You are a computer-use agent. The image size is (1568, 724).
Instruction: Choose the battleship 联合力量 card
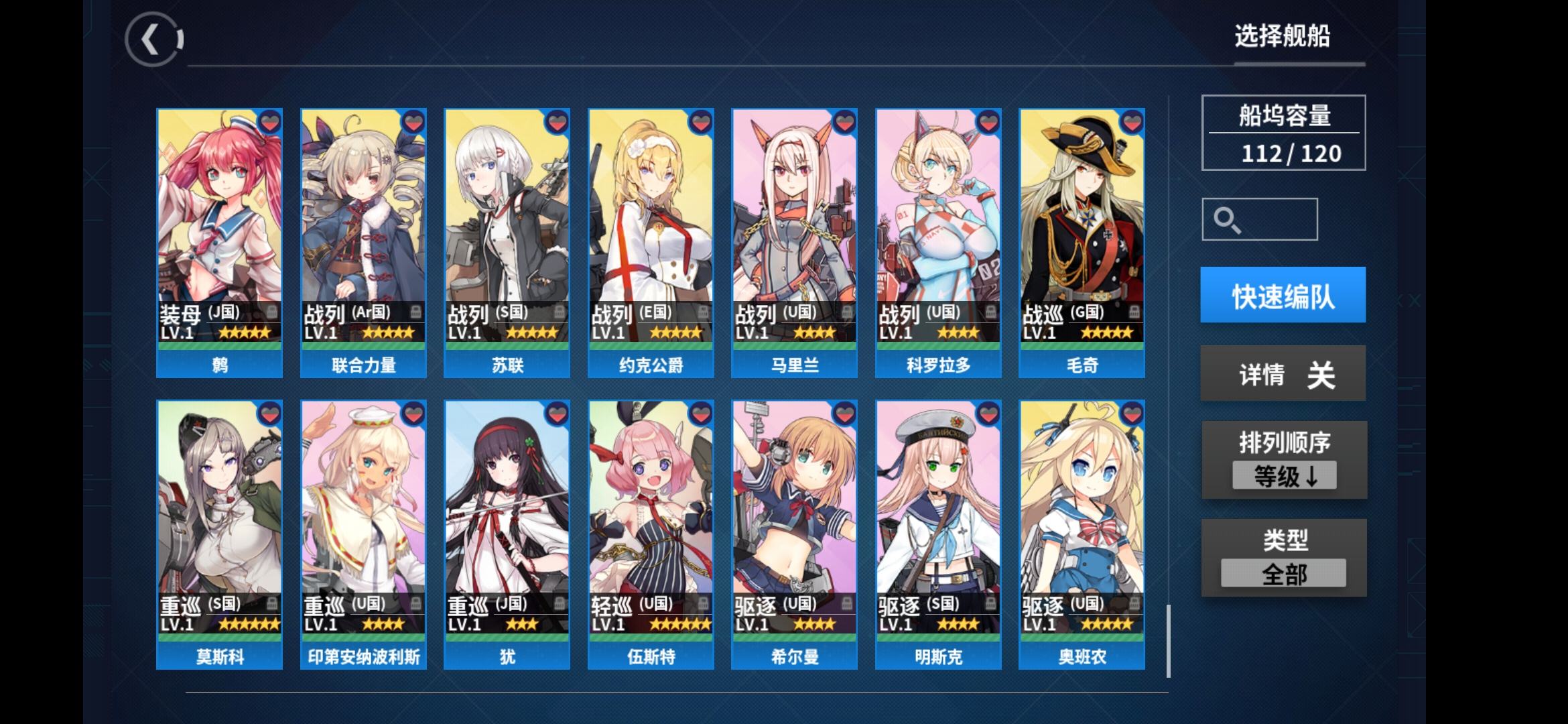point(363,243)
